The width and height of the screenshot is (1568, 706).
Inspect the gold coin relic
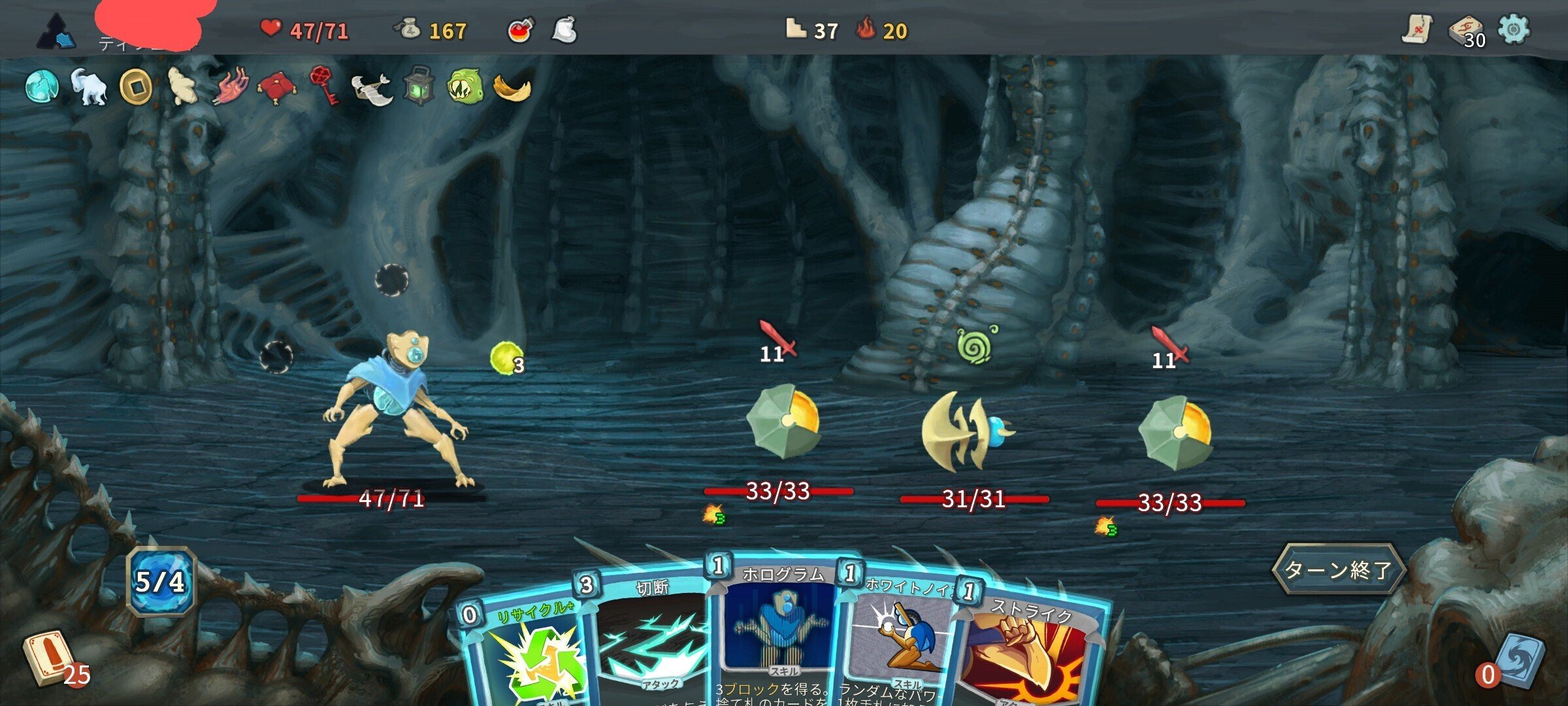point(136,87)
